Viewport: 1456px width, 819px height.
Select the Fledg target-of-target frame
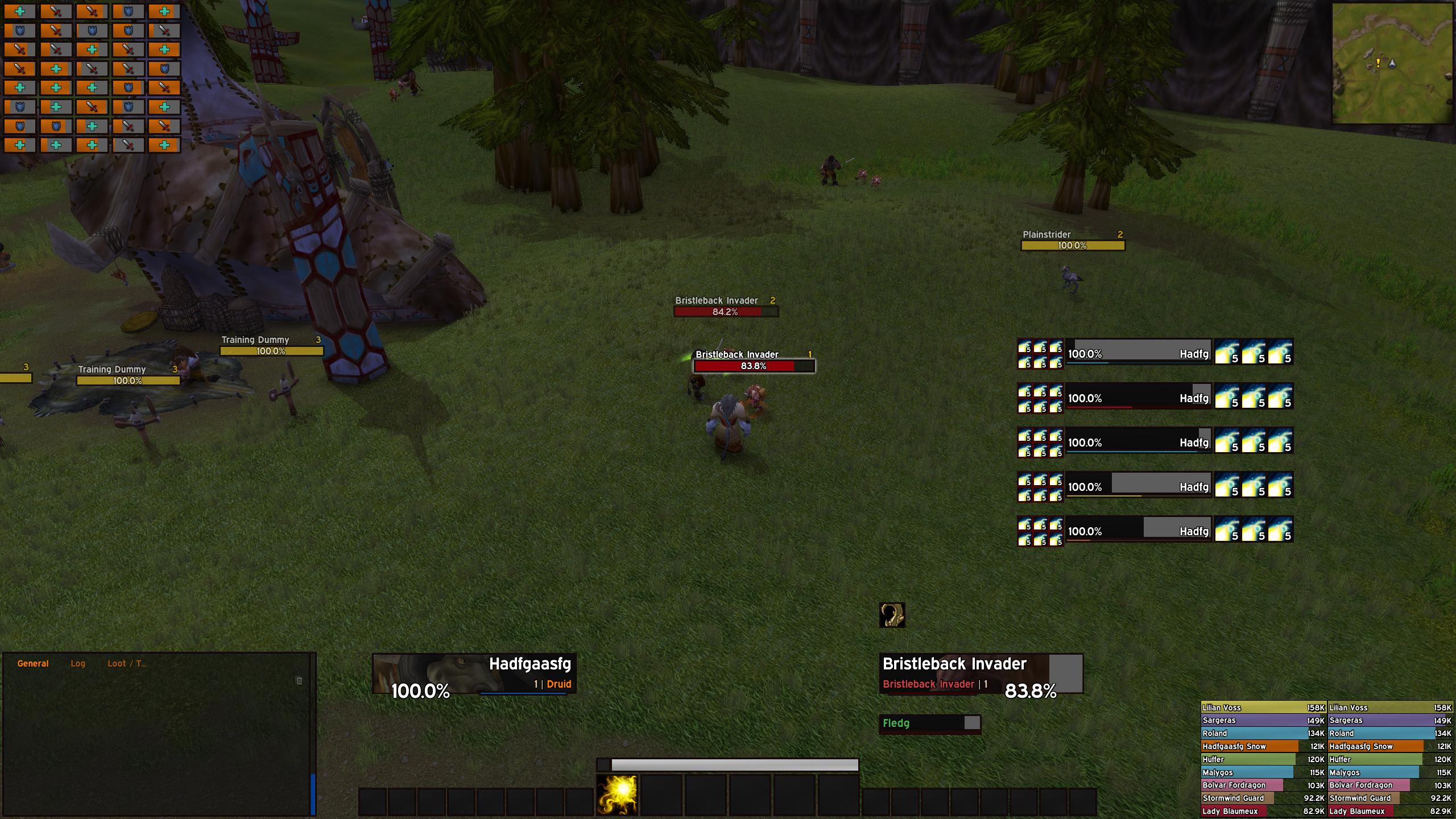(x=930, y=723)
